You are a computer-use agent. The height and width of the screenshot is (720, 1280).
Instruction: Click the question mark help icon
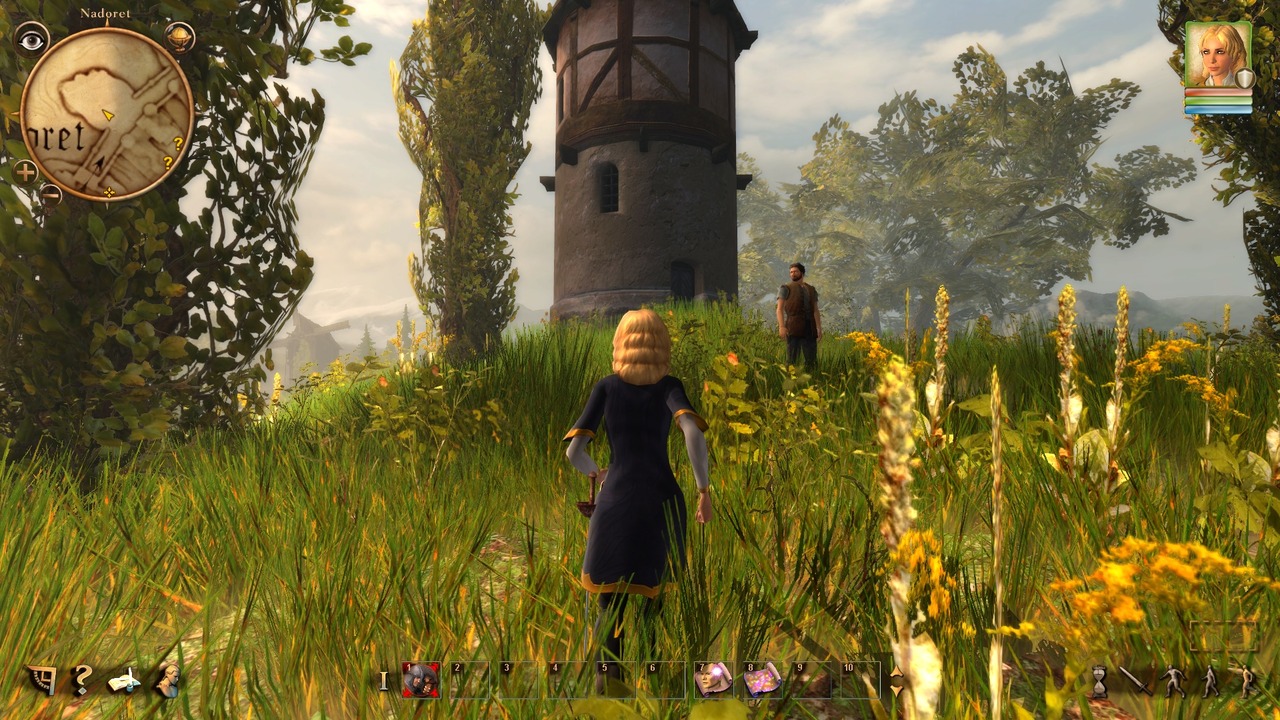[83, 680]
